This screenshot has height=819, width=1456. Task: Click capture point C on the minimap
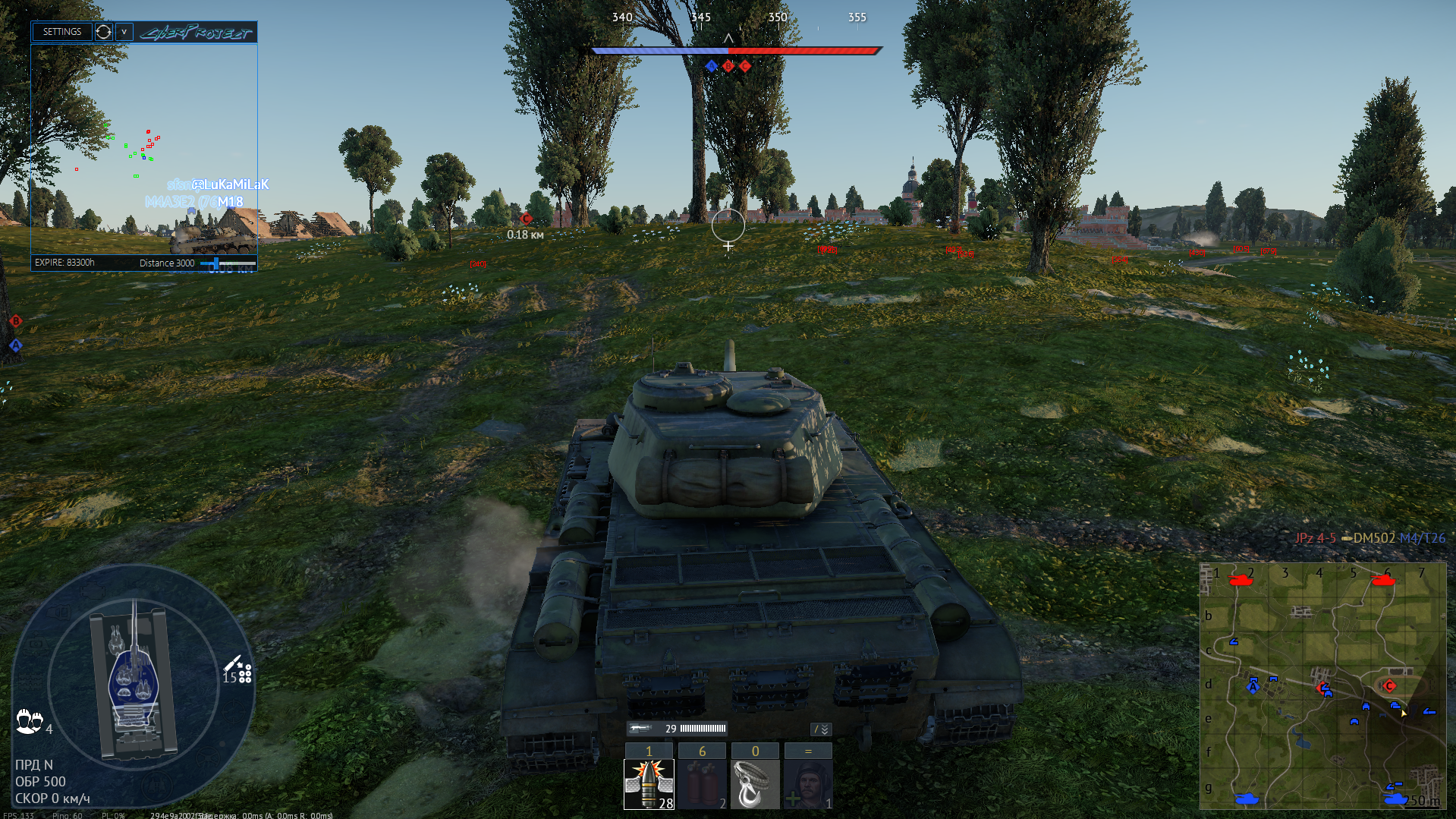tap(1389, 686)
